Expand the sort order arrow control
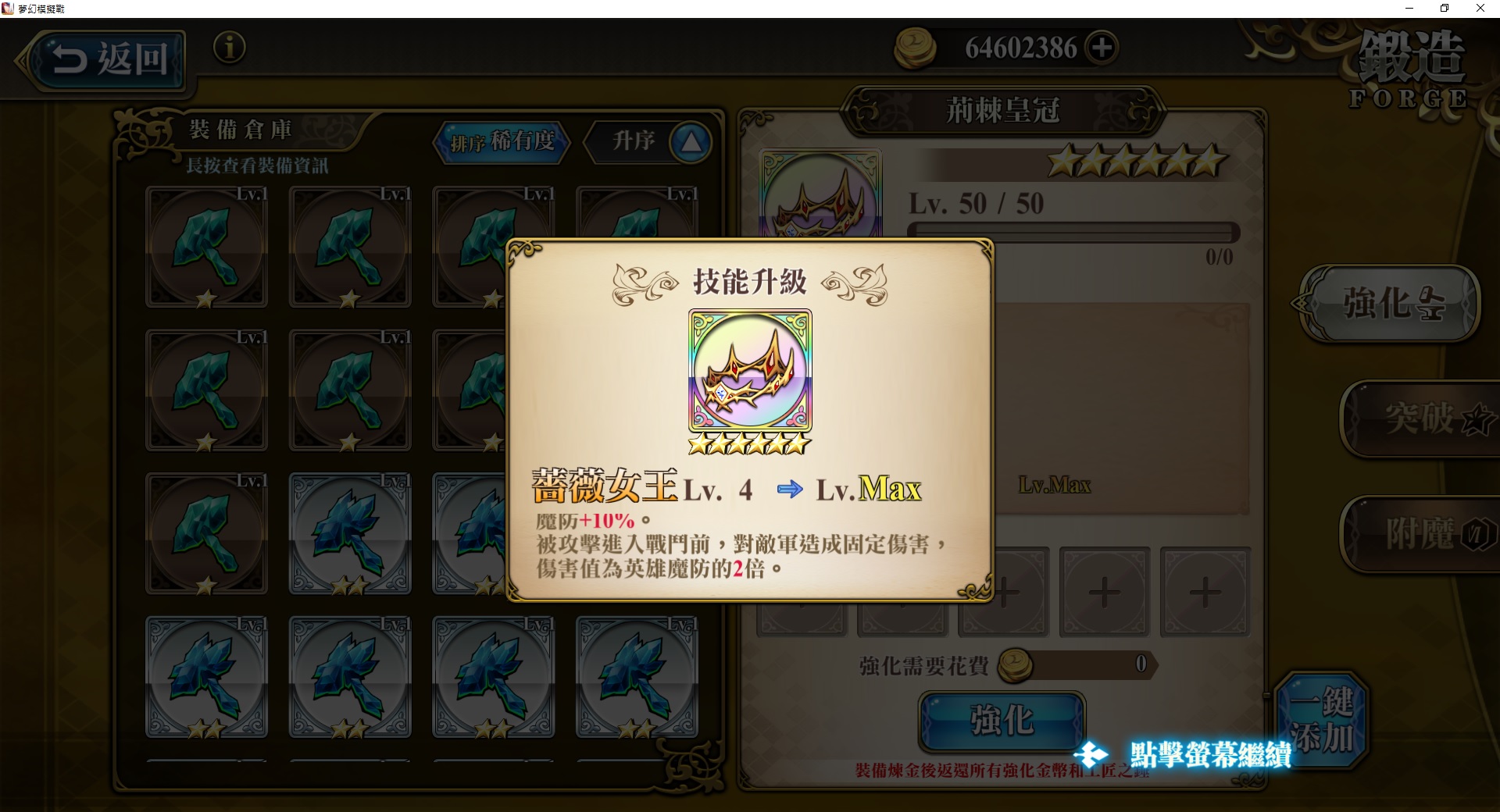The height and width of the screenshot is (812, 1500). pyautogui.click(x=691, y=141)
